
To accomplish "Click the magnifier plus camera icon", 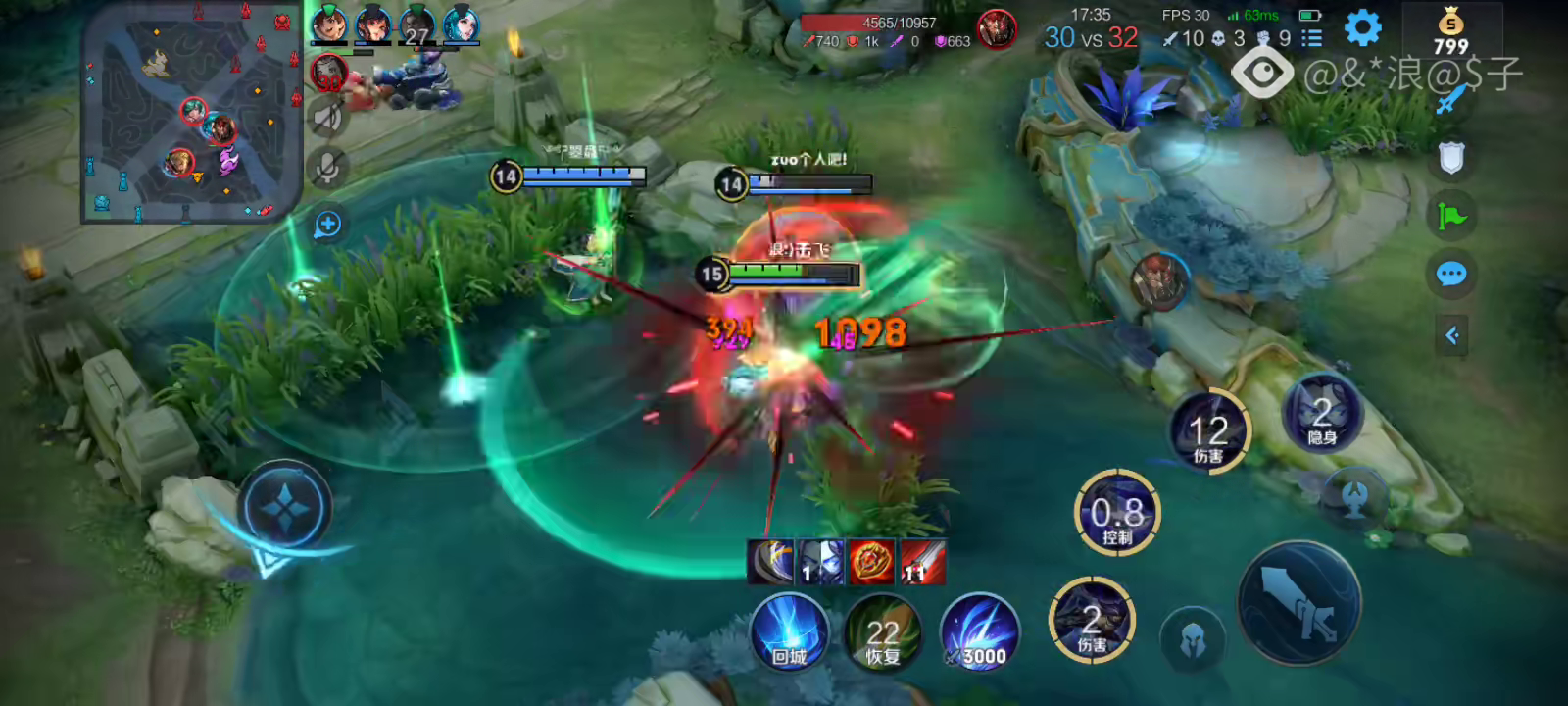I will coord(327,225).
